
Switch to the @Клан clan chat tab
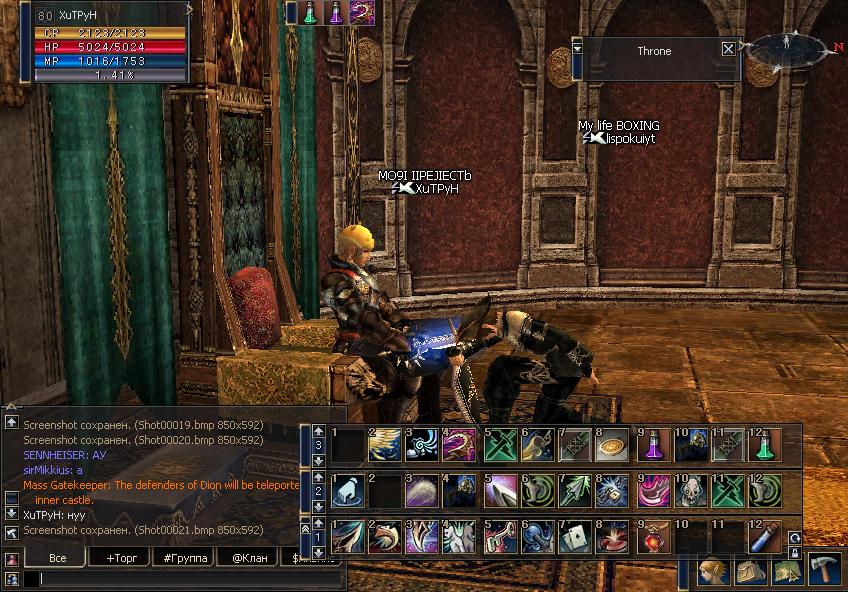(249, 557)
